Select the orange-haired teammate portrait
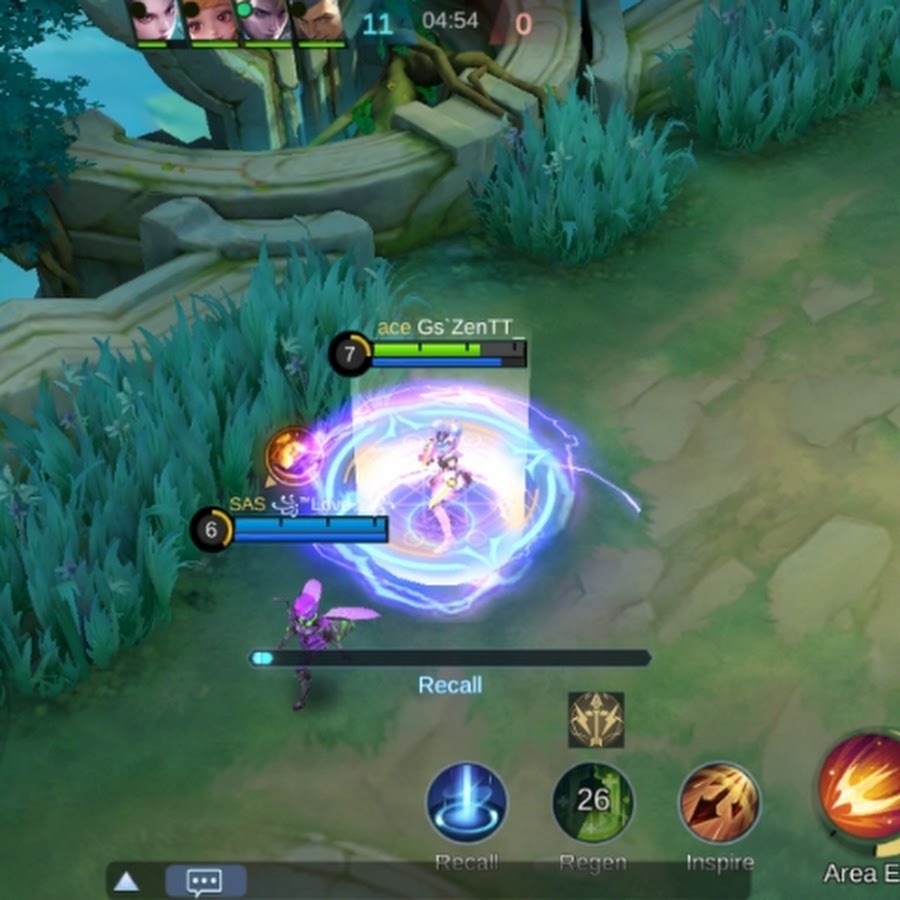Viewport: 900px width, 900px height. coord(212,20)
